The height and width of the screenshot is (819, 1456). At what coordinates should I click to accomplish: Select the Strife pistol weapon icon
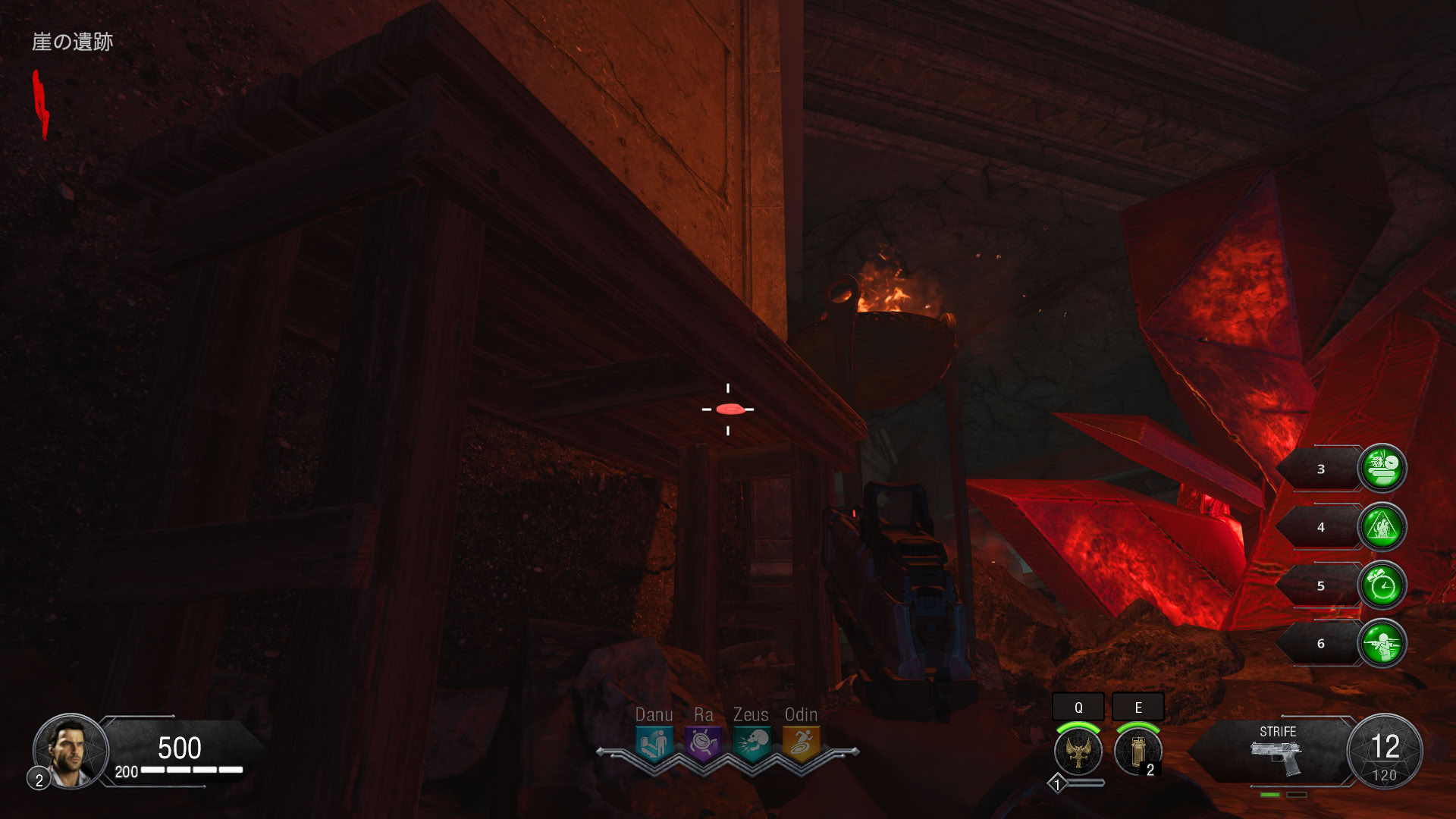1277,757
